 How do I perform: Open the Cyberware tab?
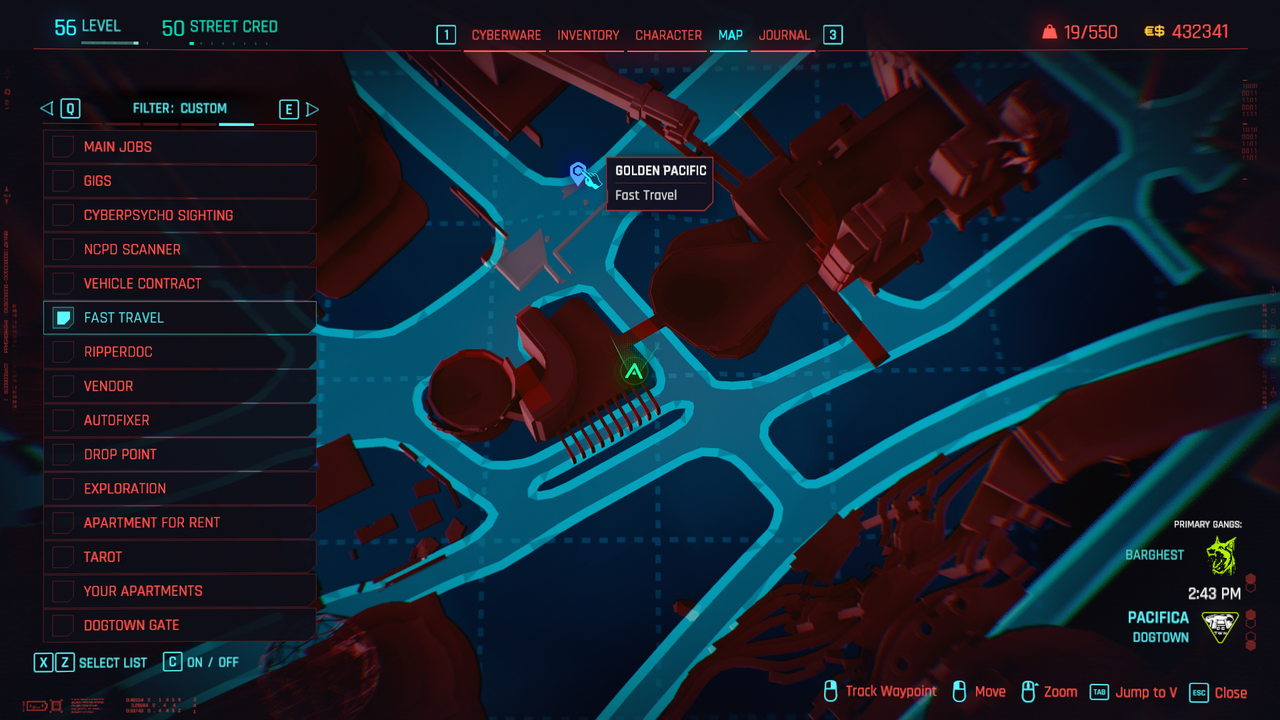click(506, 35)
